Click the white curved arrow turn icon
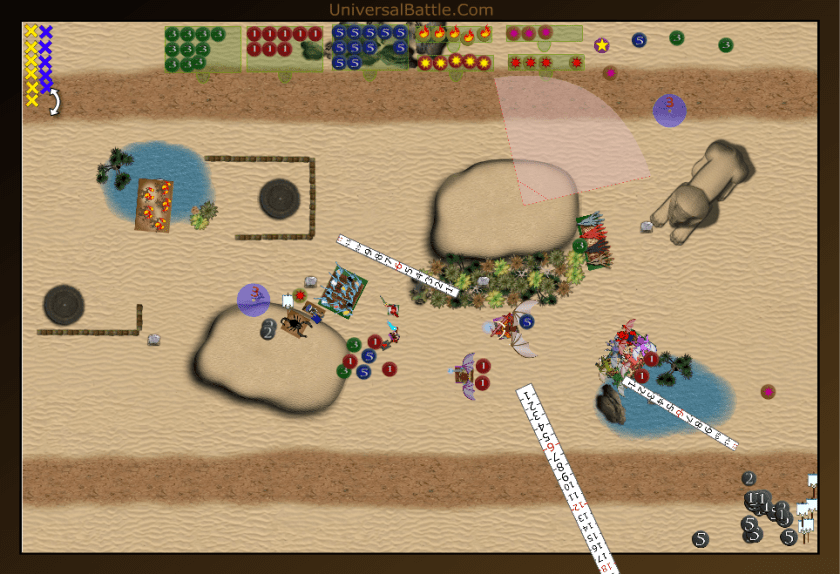 (x=54, y=101)
